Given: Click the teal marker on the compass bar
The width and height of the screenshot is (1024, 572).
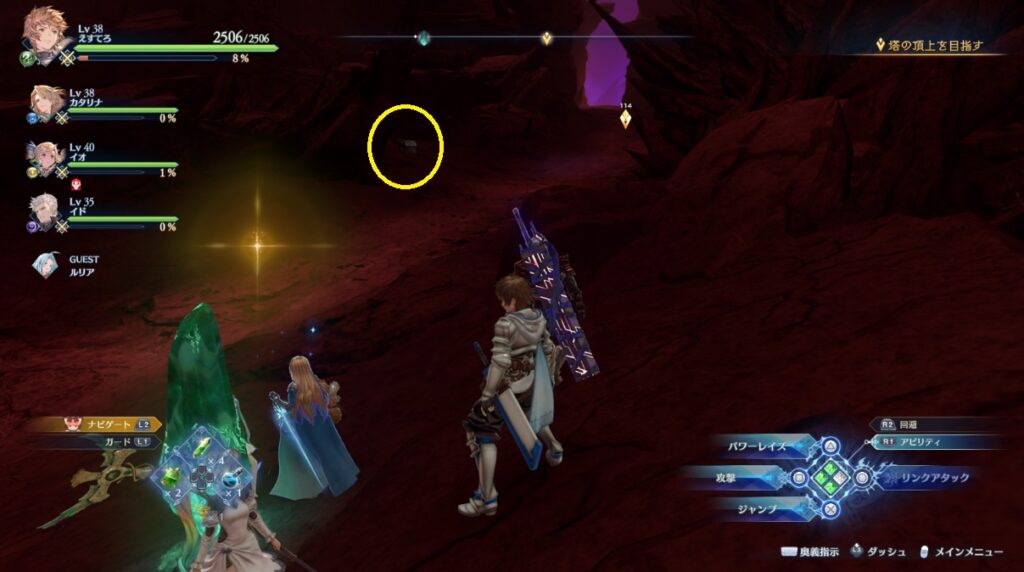Looking at the screenshot, I should click(424, 38).
